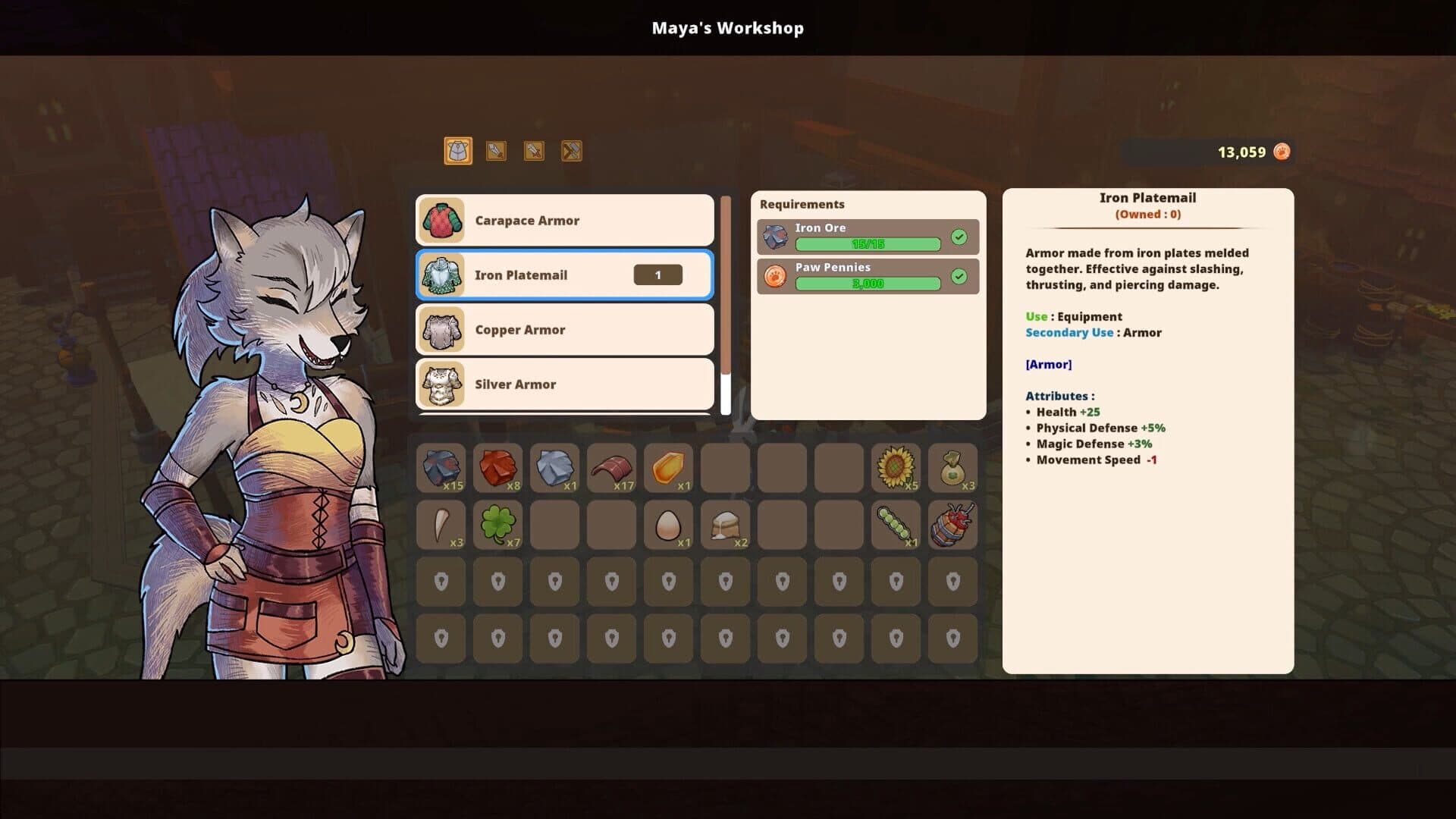Click the meat stack of 17

point(611,468)
